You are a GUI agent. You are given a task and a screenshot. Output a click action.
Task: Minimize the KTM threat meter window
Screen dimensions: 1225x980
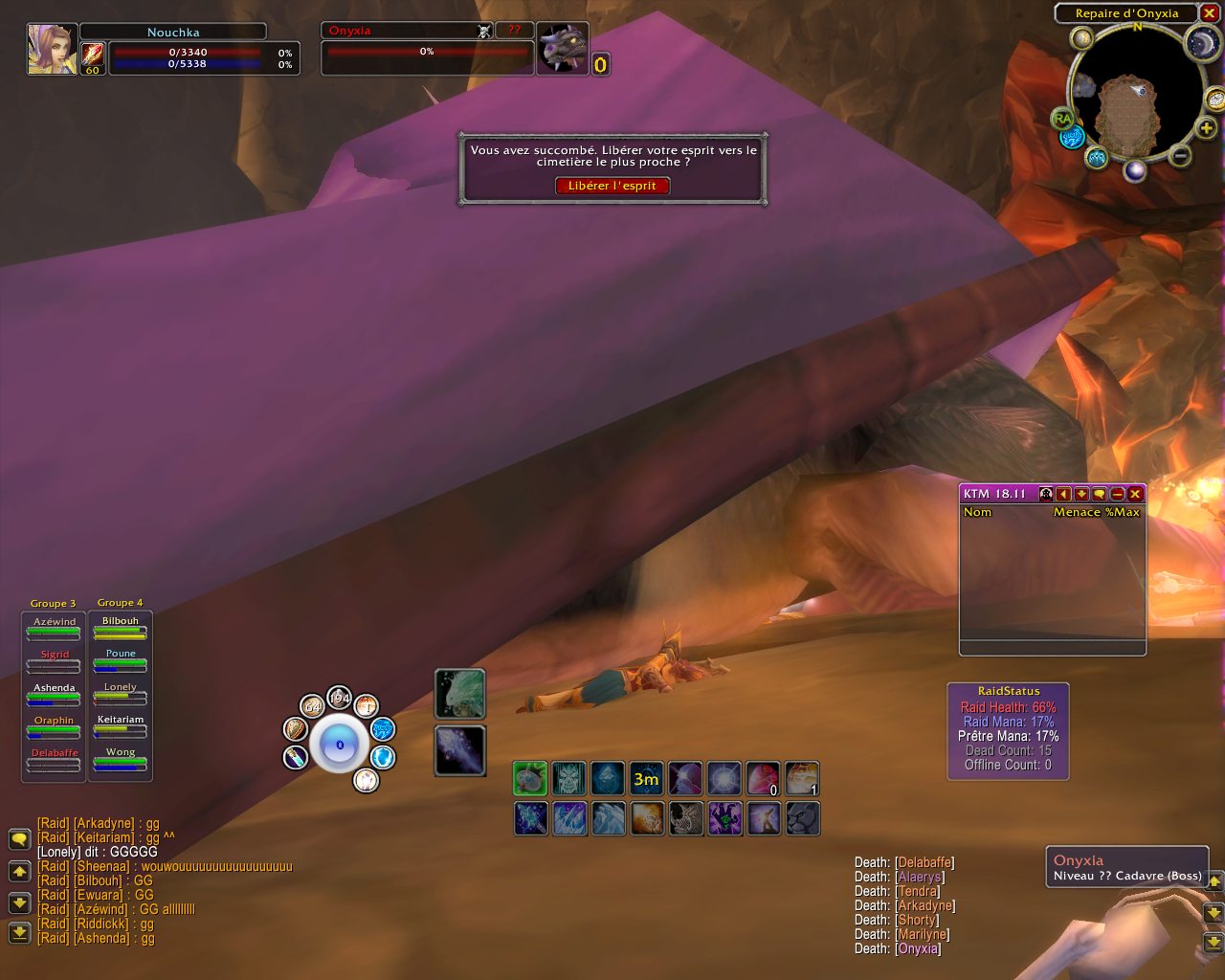point(1117,494)
